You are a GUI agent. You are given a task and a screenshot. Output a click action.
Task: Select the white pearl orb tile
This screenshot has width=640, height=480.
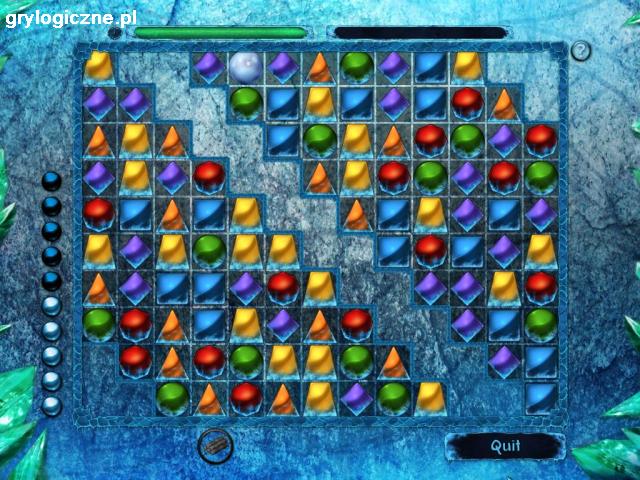click(x=245, y=67)
